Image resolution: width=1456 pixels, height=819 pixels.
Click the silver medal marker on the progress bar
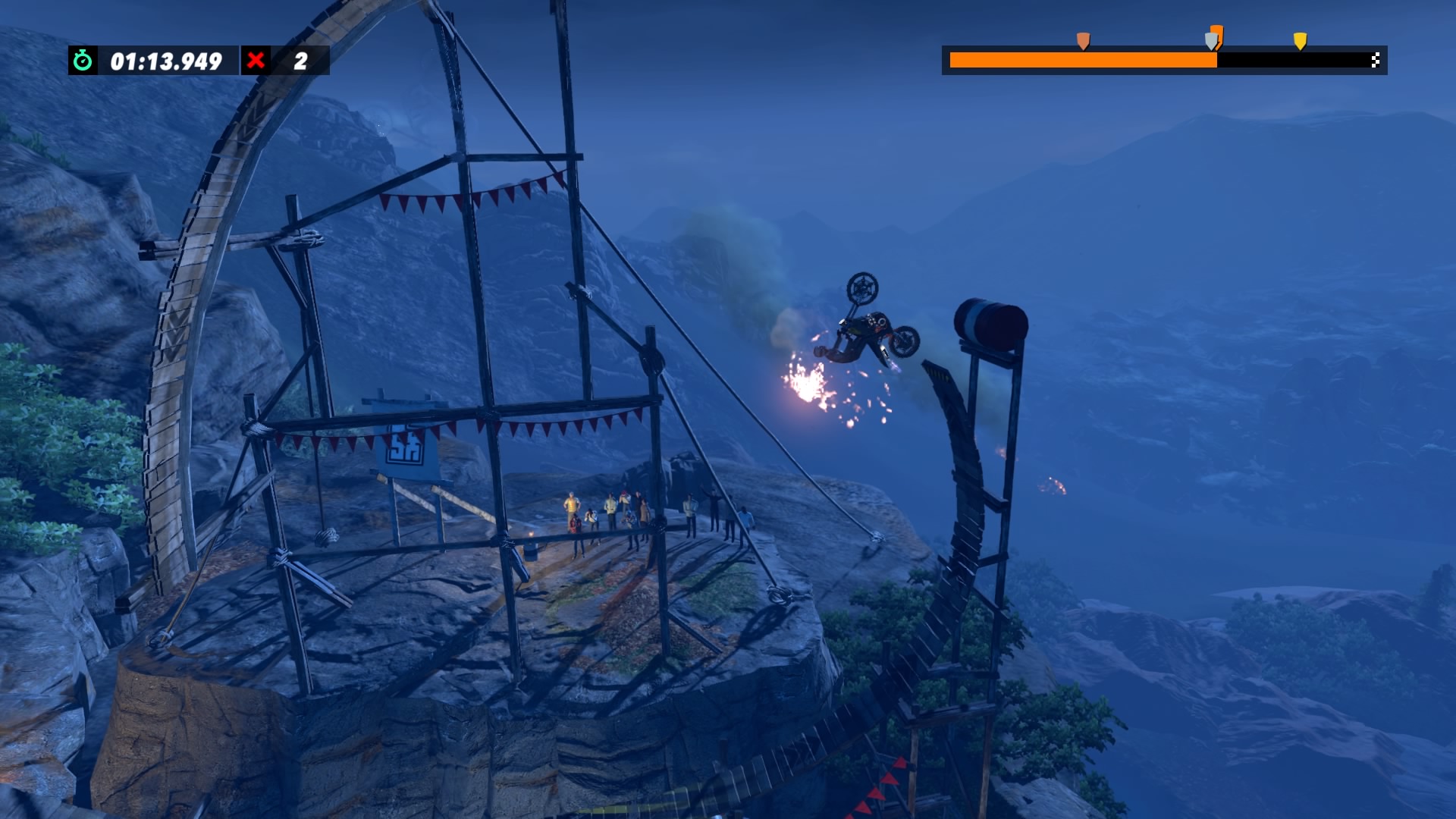(x=1211, y=41)
